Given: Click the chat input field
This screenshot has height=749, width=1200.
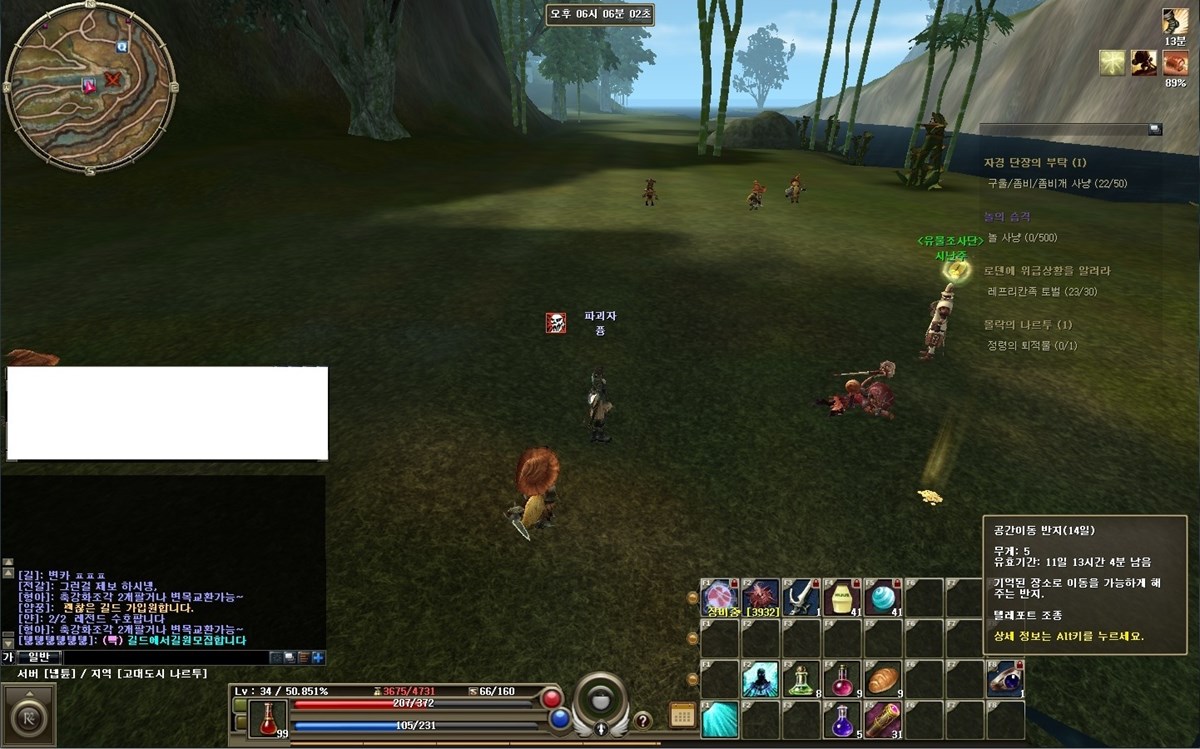Looking at the screenshot, I should coord(160,657).
